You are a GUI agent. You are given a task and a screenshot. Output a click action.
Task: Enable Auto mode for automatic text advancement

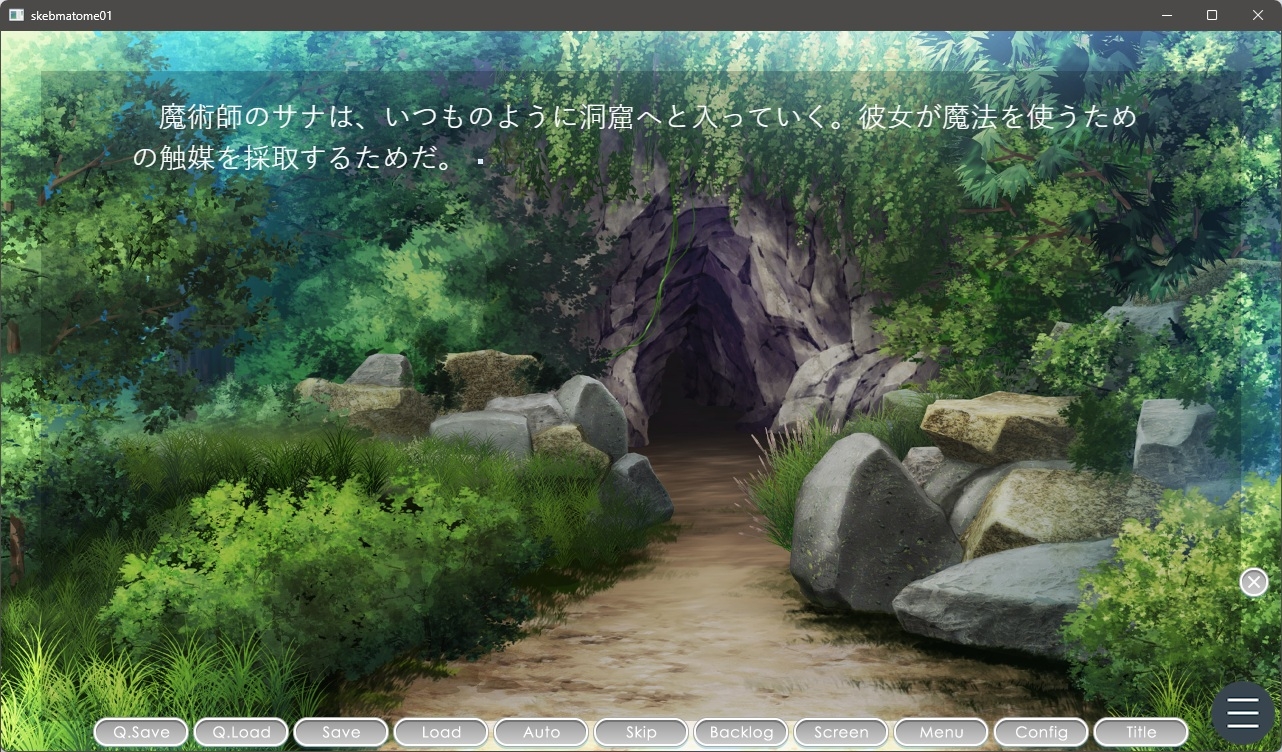[540, 732]
